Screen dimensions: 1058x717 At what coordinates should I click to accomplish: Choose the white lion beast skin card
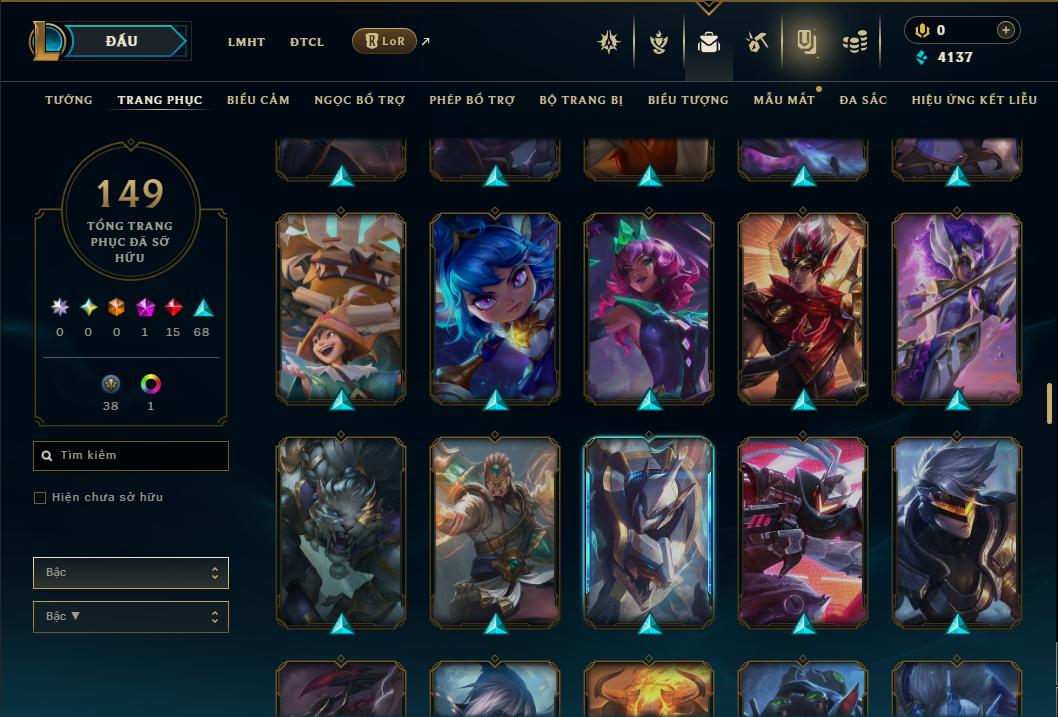[x=341, y=530]
